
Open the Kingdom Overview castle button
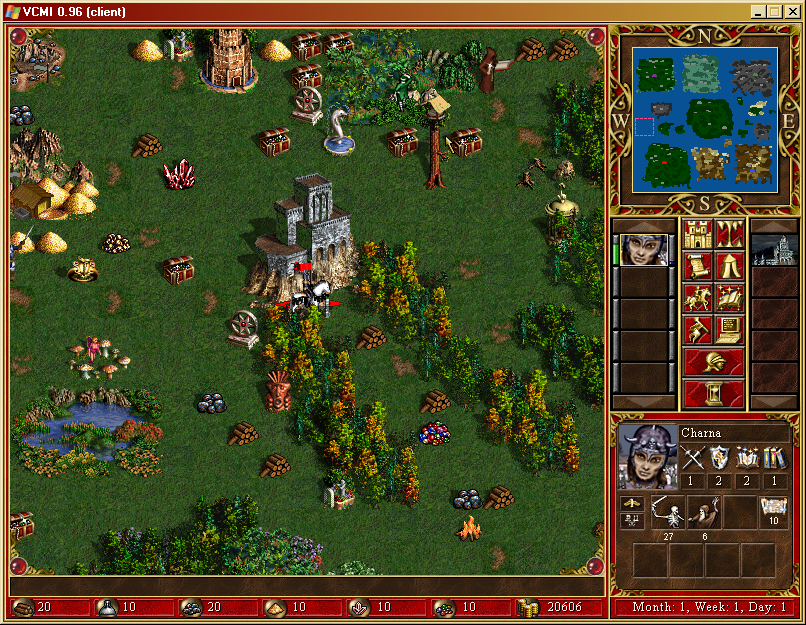tap(698, 235)
